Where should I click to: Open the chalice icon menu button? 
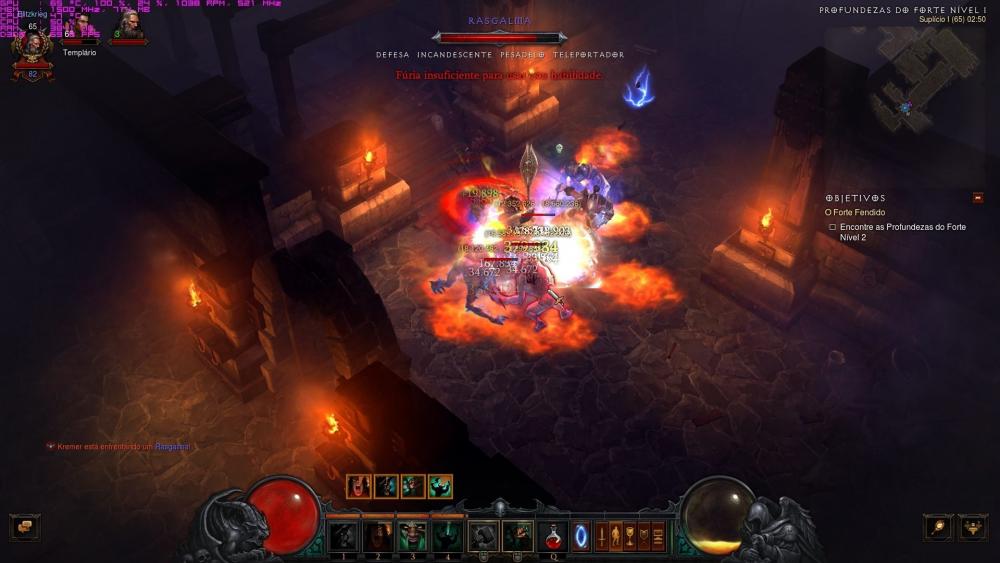click(630, 536)
